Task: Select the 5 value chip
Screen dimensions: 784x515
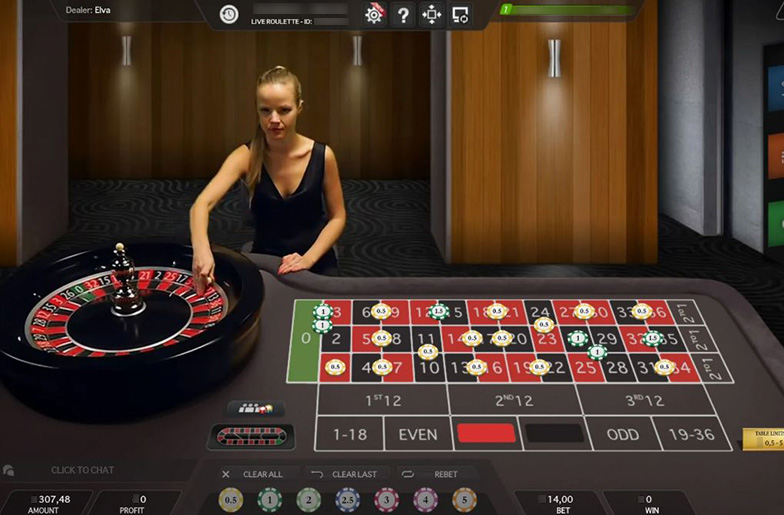Action: point(463,499)
